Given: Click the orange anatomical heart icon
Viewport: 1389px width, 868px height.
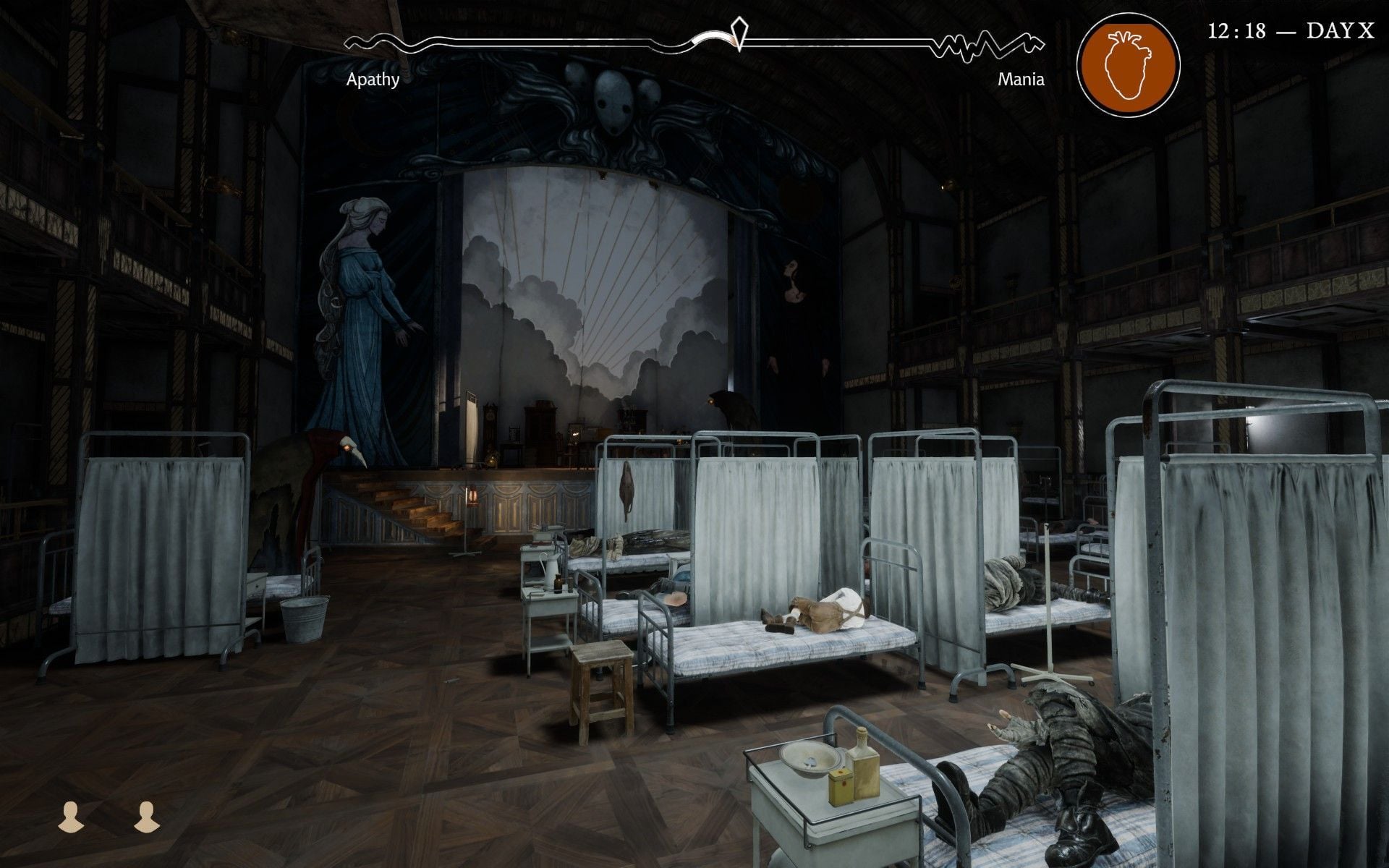Looking at the screenshot, I should [x=1128, y=64].
